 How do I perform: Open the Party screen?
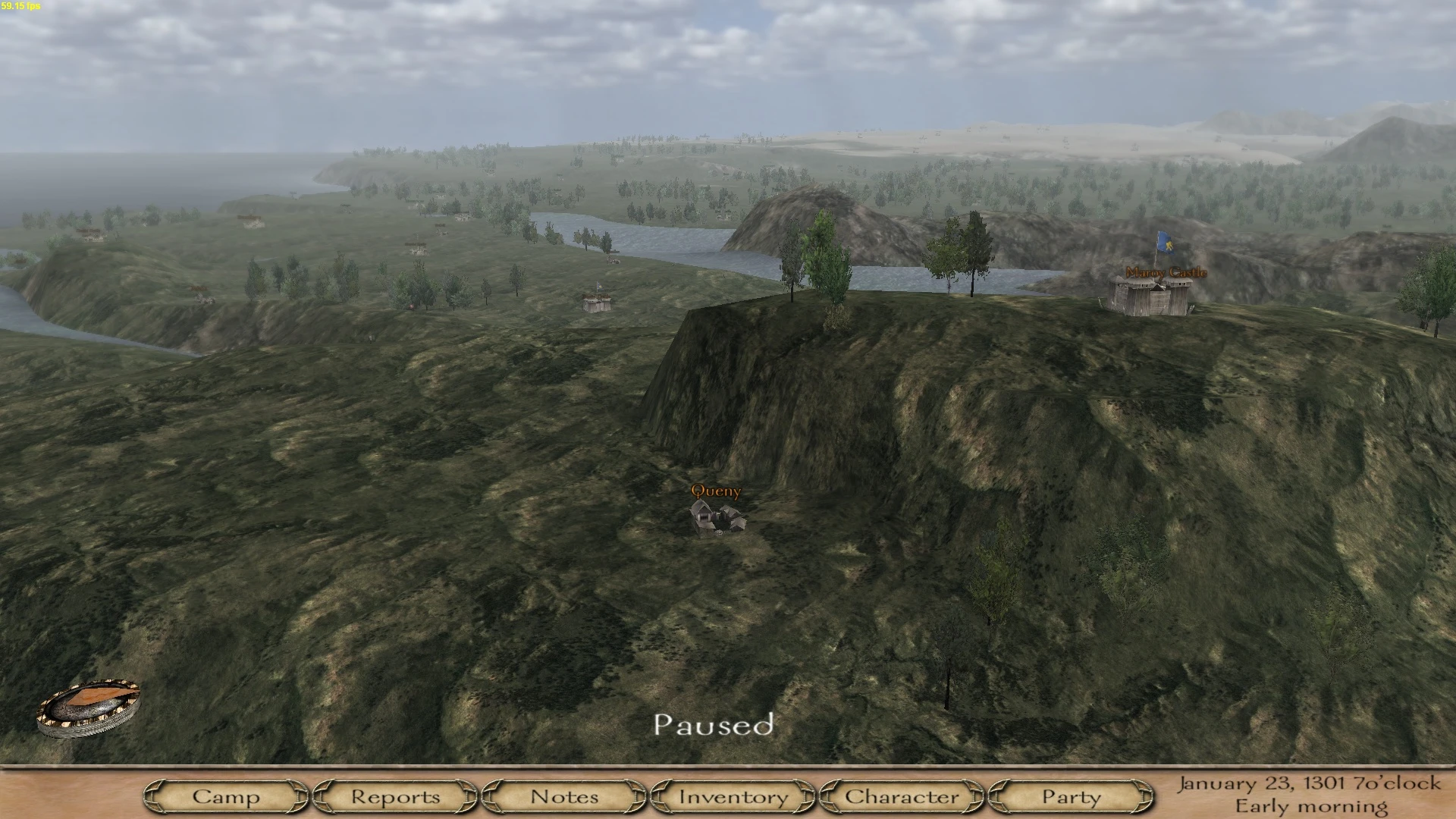coord(1071,797)
